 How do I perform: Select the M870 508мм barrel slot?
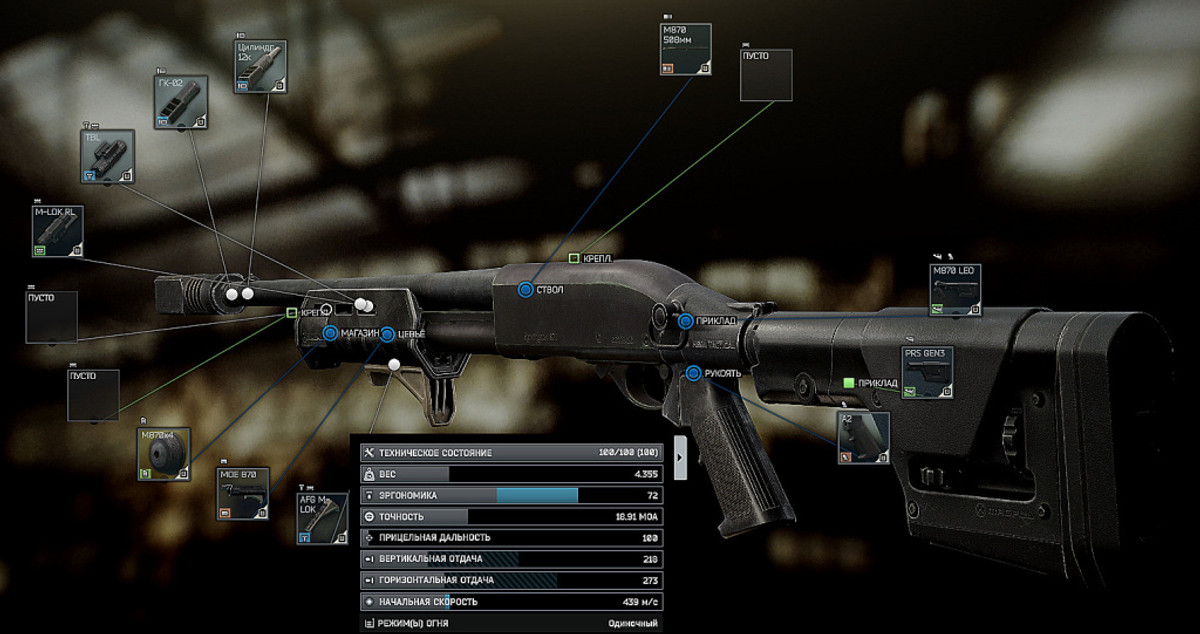pos(686,49)
